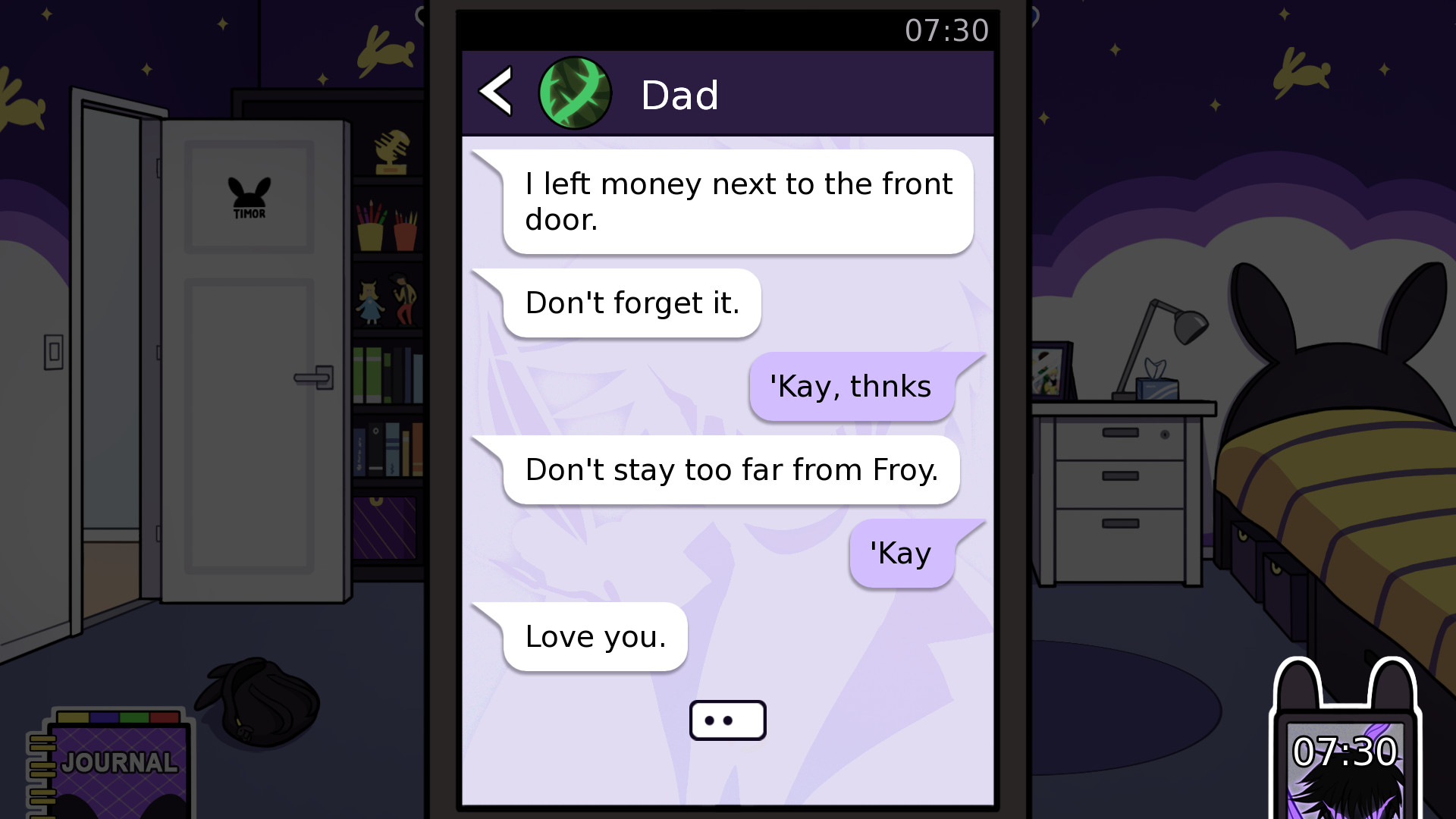Select the TIMOR bunny poster on the door
The image size is (1456, 819).
250,196
